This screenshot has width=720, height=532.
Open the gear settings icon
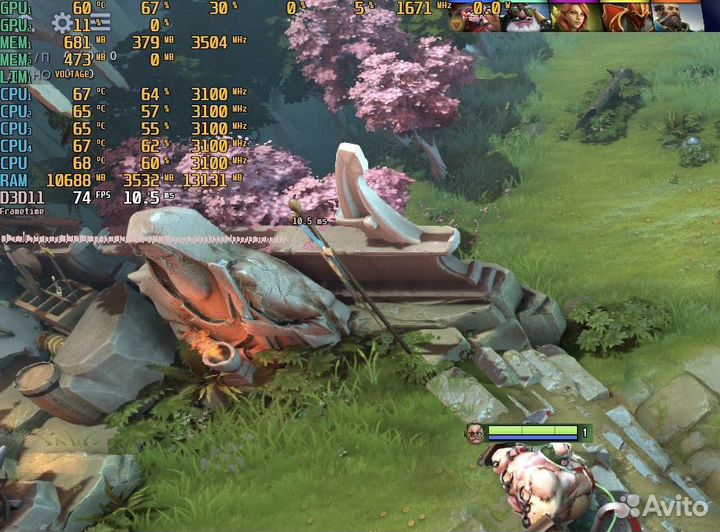click(x=62, y=23)
